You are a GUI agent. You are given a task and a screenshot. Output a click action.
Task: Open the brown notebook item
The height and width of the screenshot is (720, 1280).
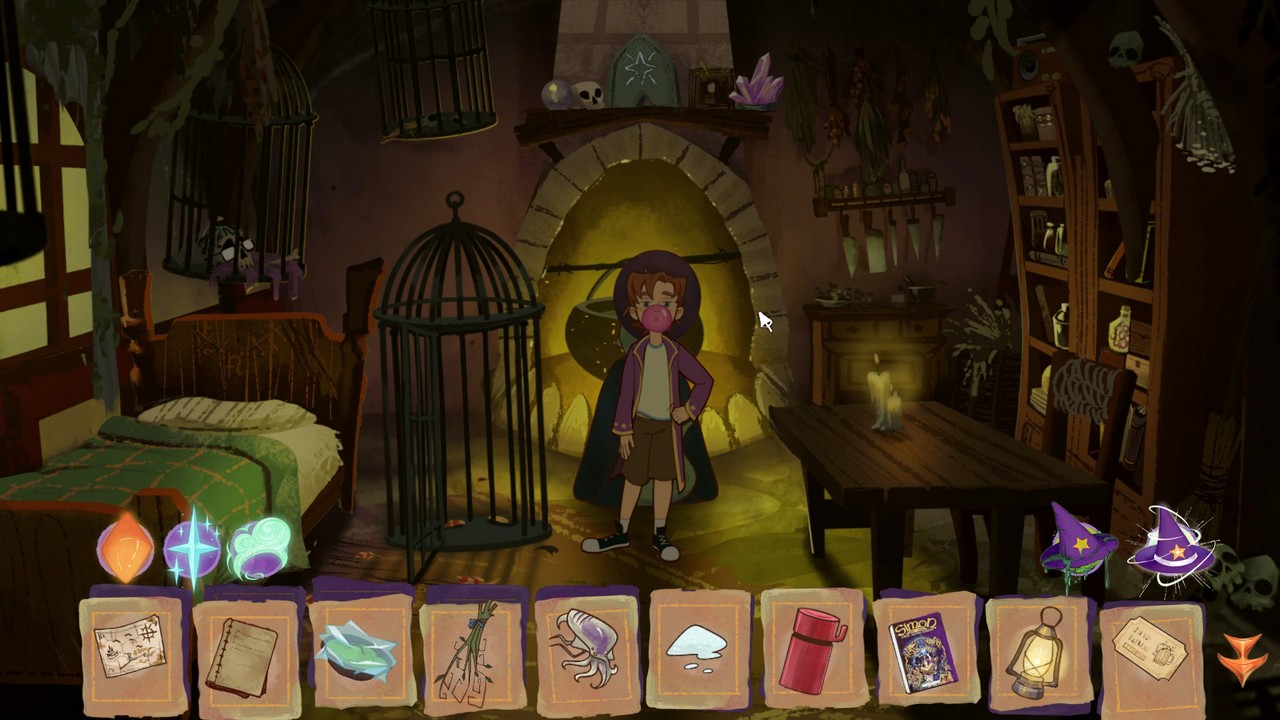[245, 652]
